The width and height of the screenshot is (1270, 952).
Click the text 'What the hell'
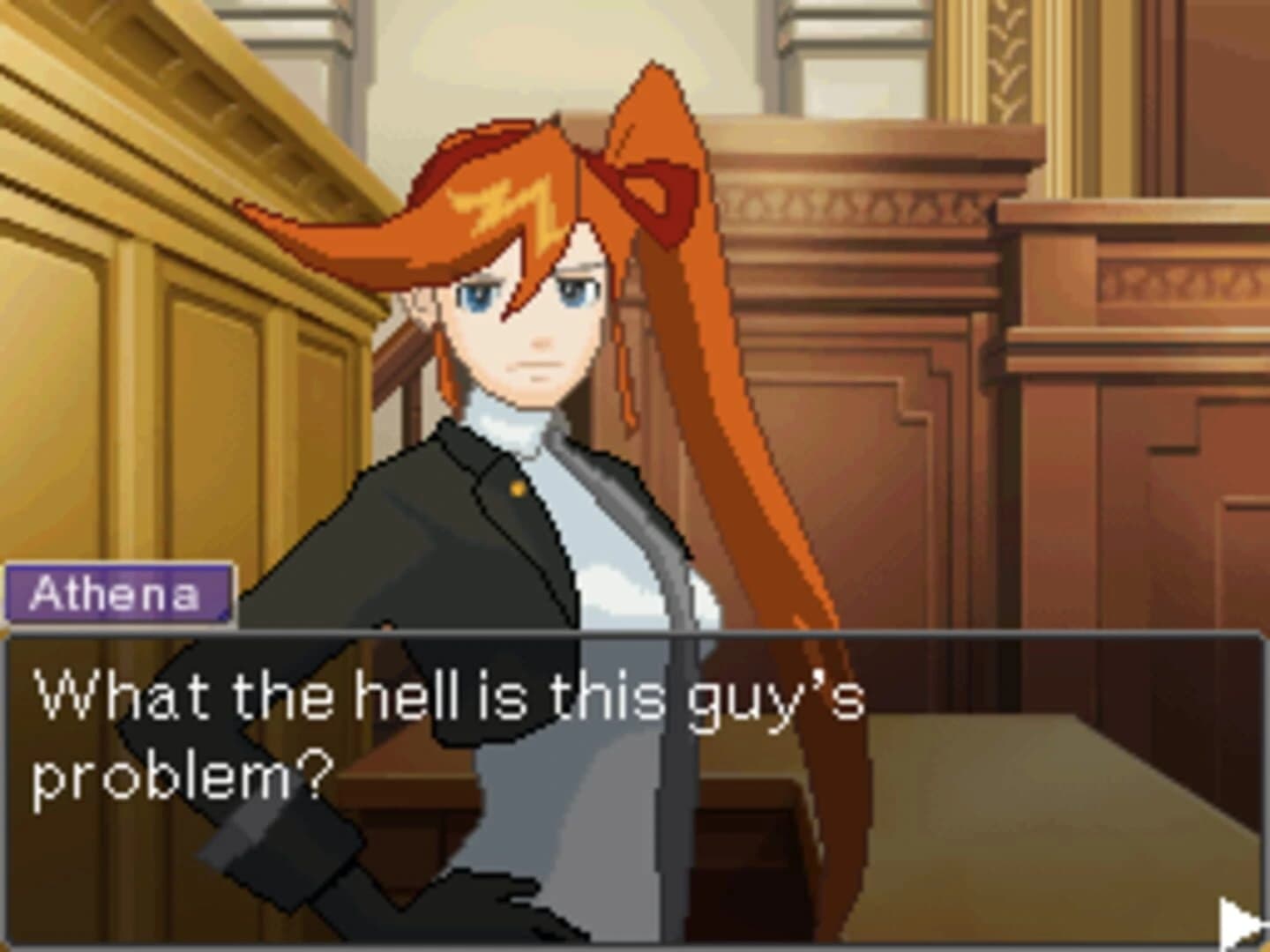point(238,696)
